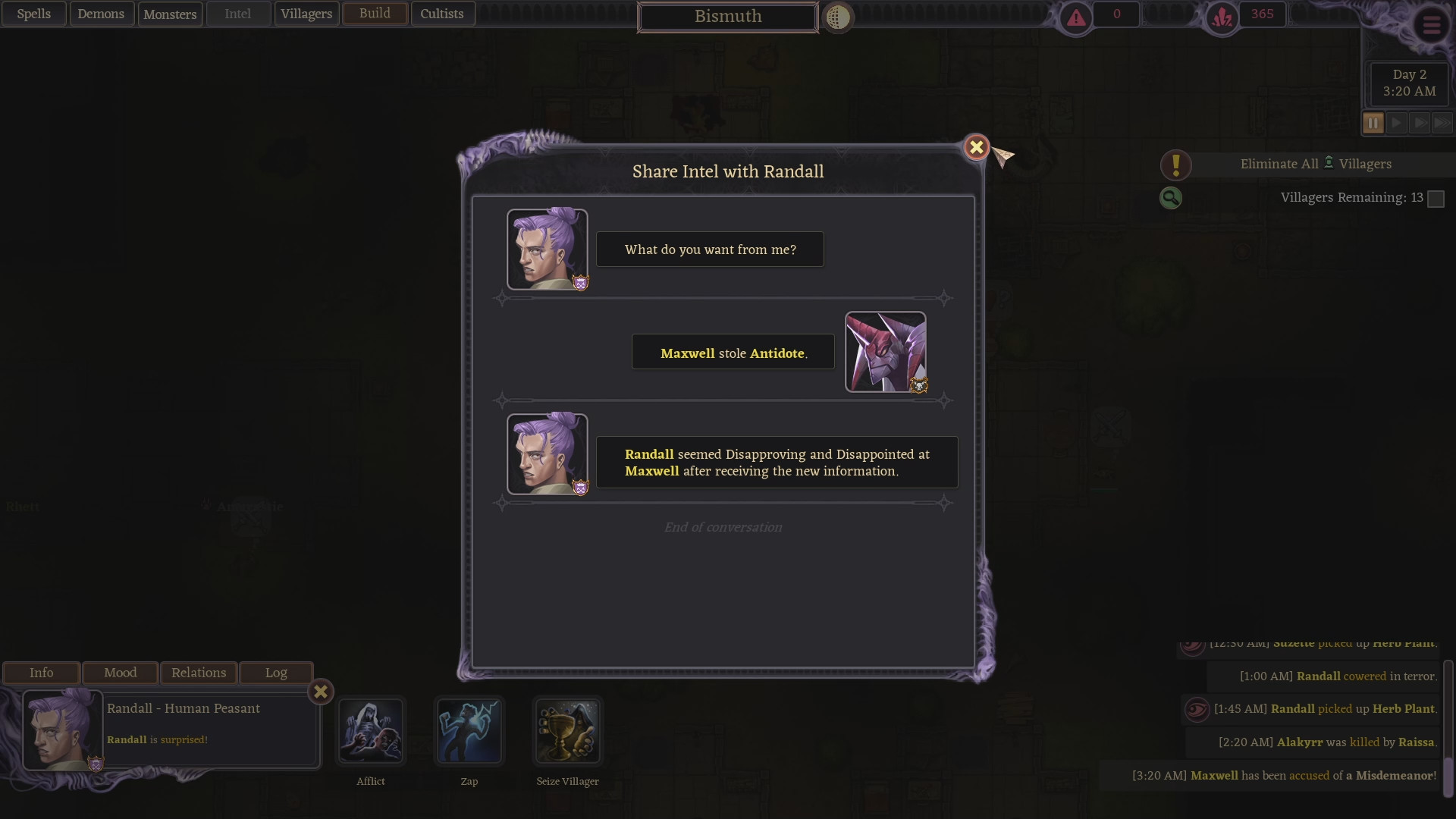
Task: Cast the Afflict ability
Action: 371,731
